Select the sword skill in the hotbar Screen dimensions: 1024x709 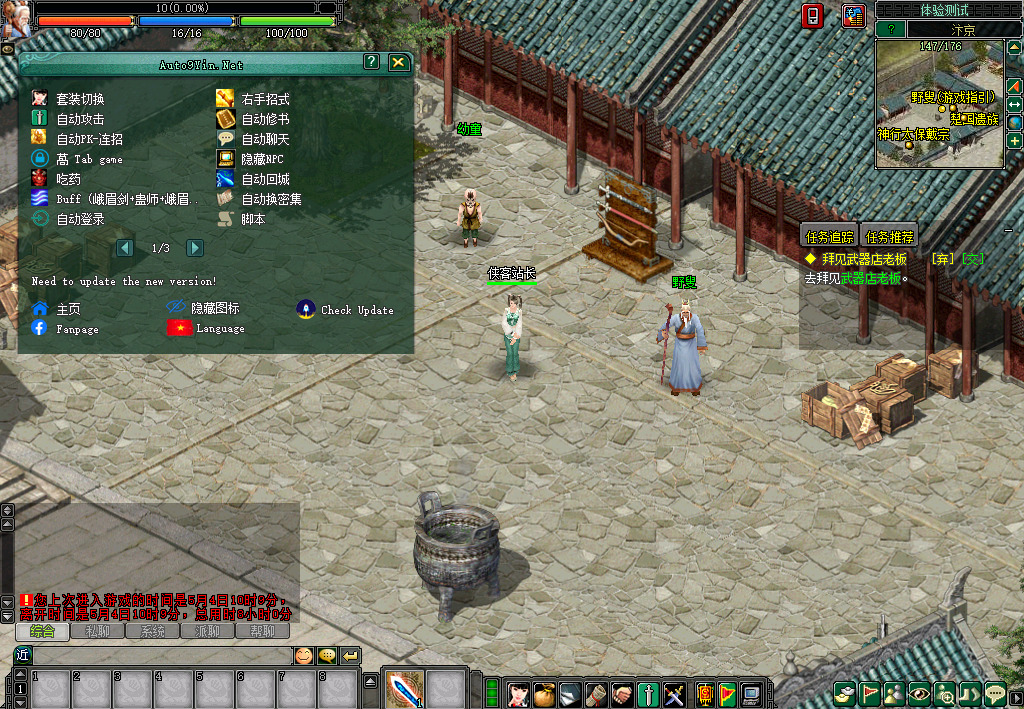click(x=405, y=688)
